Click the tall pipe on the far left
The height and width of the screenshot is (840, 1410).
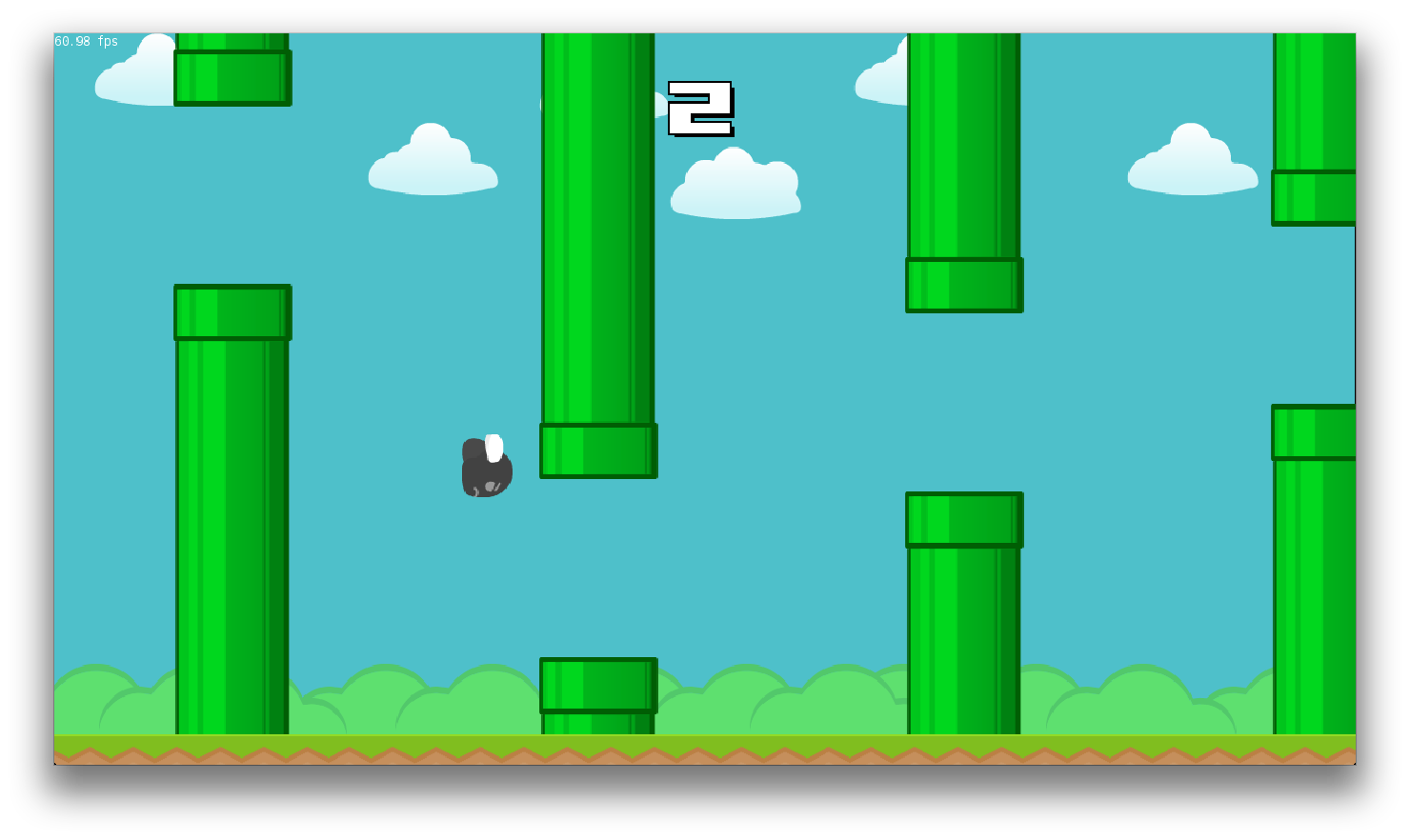click(232, 524)
